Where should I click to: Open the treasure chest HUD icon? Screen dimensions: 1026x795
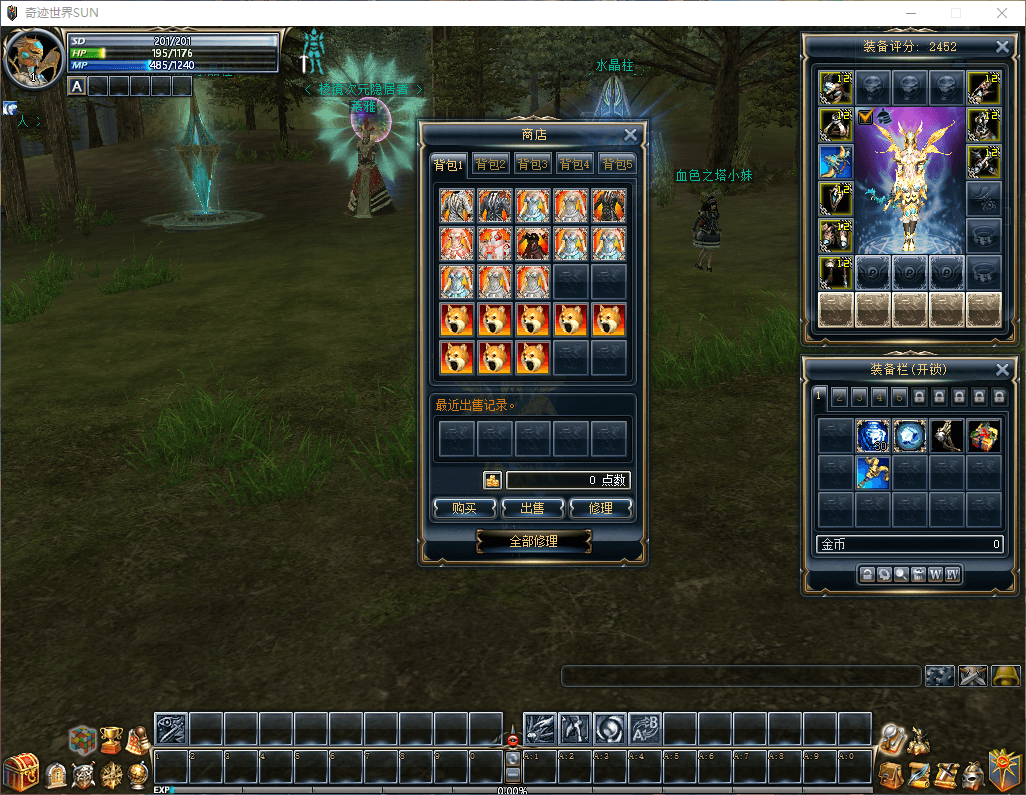point(19,772)
